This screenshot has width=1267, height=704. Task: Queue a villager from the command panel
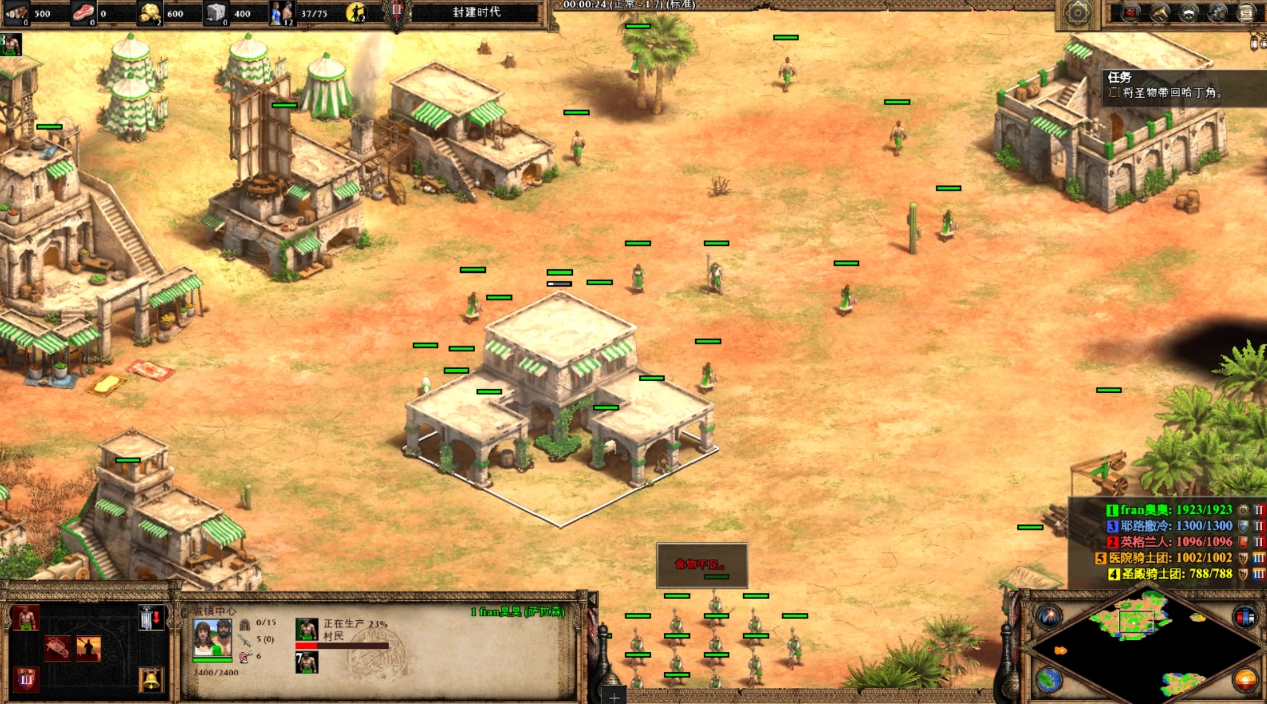point(25,618)
